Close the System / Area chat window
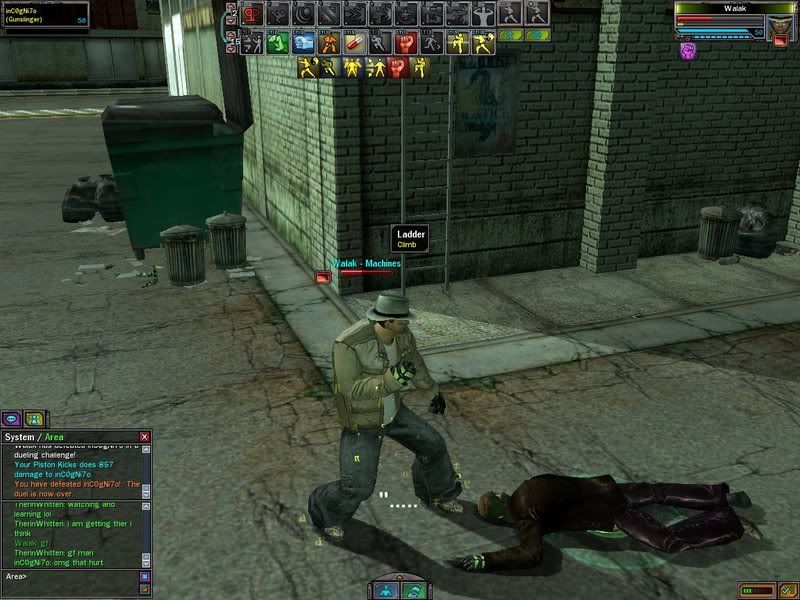Viewport: 800px width, 600px height. coord(144,437)
